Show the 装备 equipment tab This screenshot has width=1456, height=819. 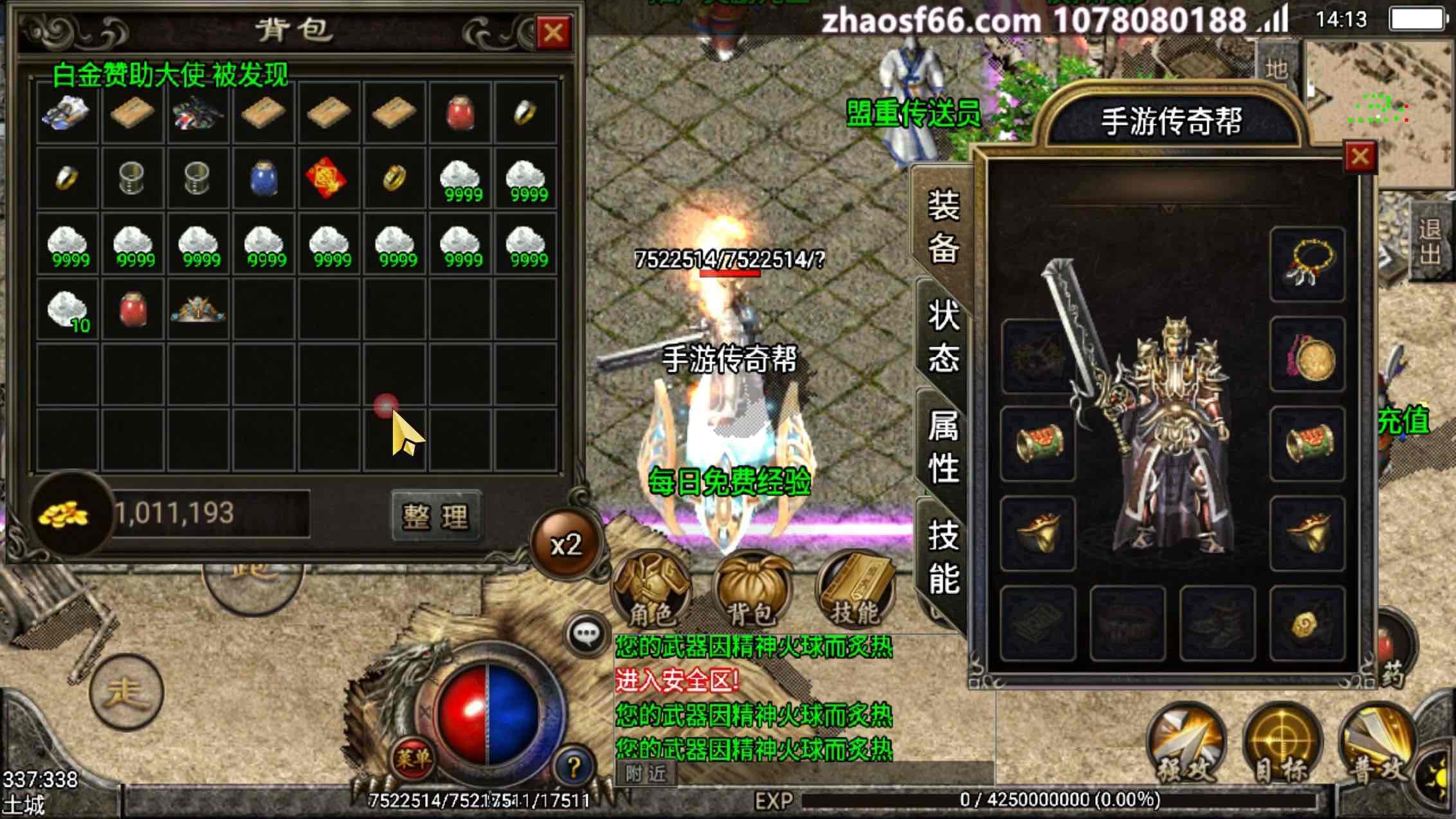point(943,226)
